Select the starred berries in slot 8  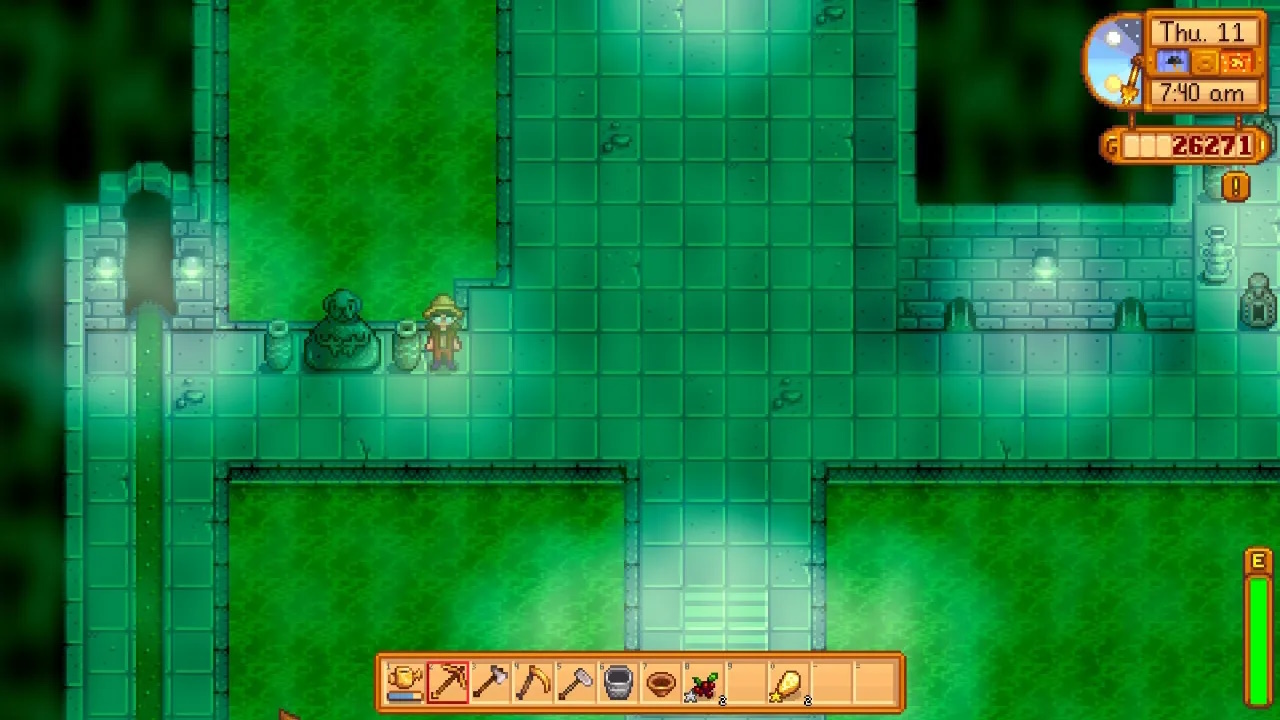704,683
